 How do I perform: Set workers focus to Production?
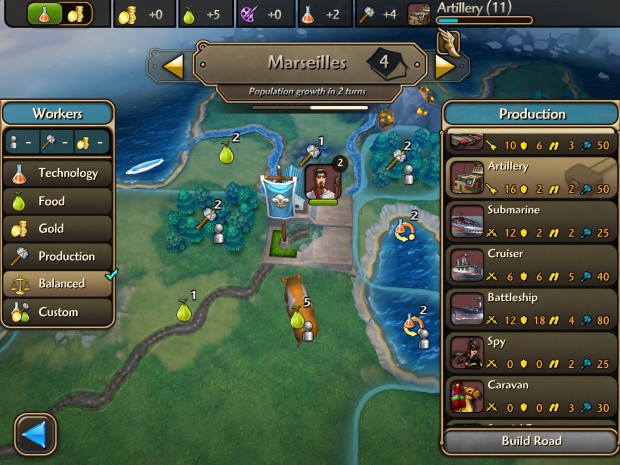point(58,256)
